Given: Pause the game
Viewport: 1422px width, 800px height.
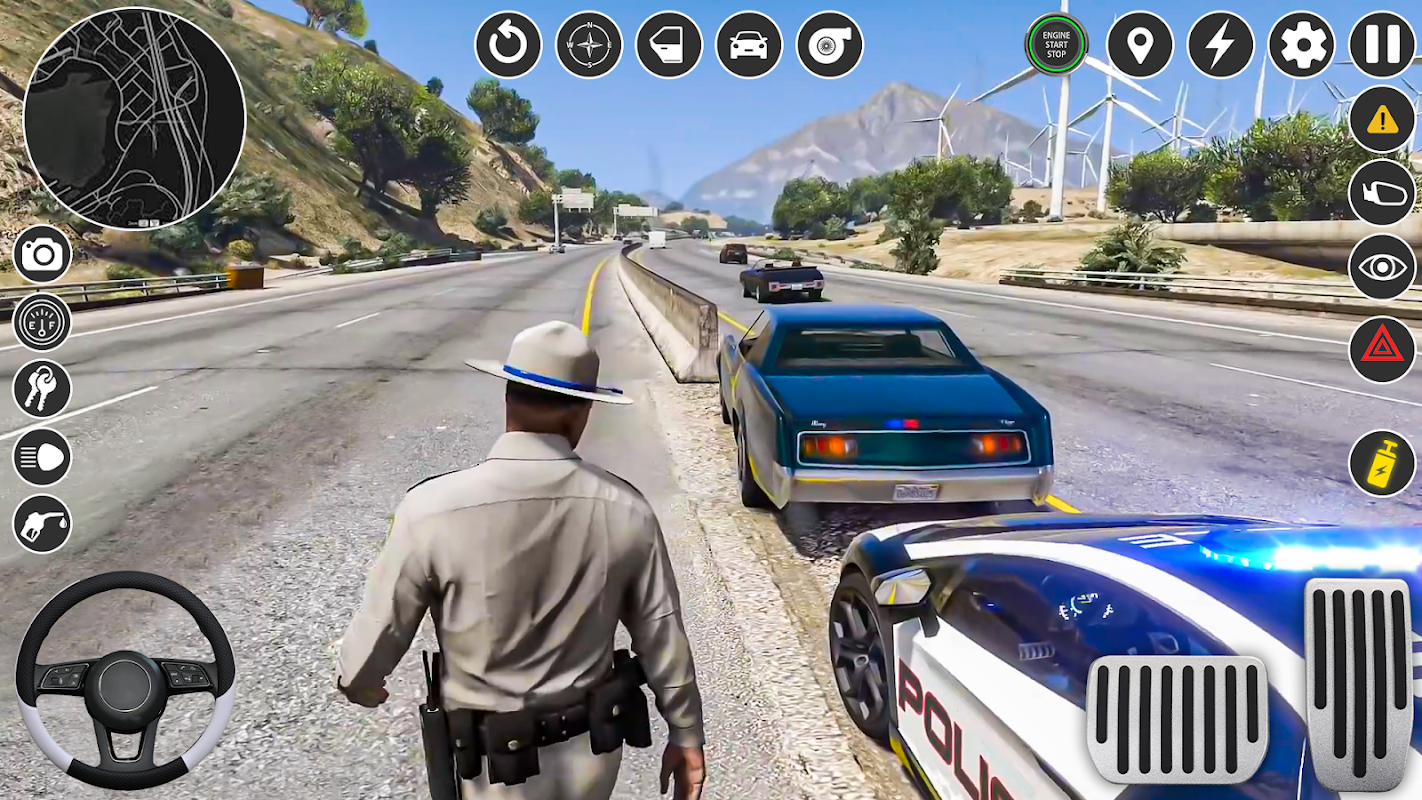Looking at the screenshot, I should pyautogui.click(x=1382, y=45).
